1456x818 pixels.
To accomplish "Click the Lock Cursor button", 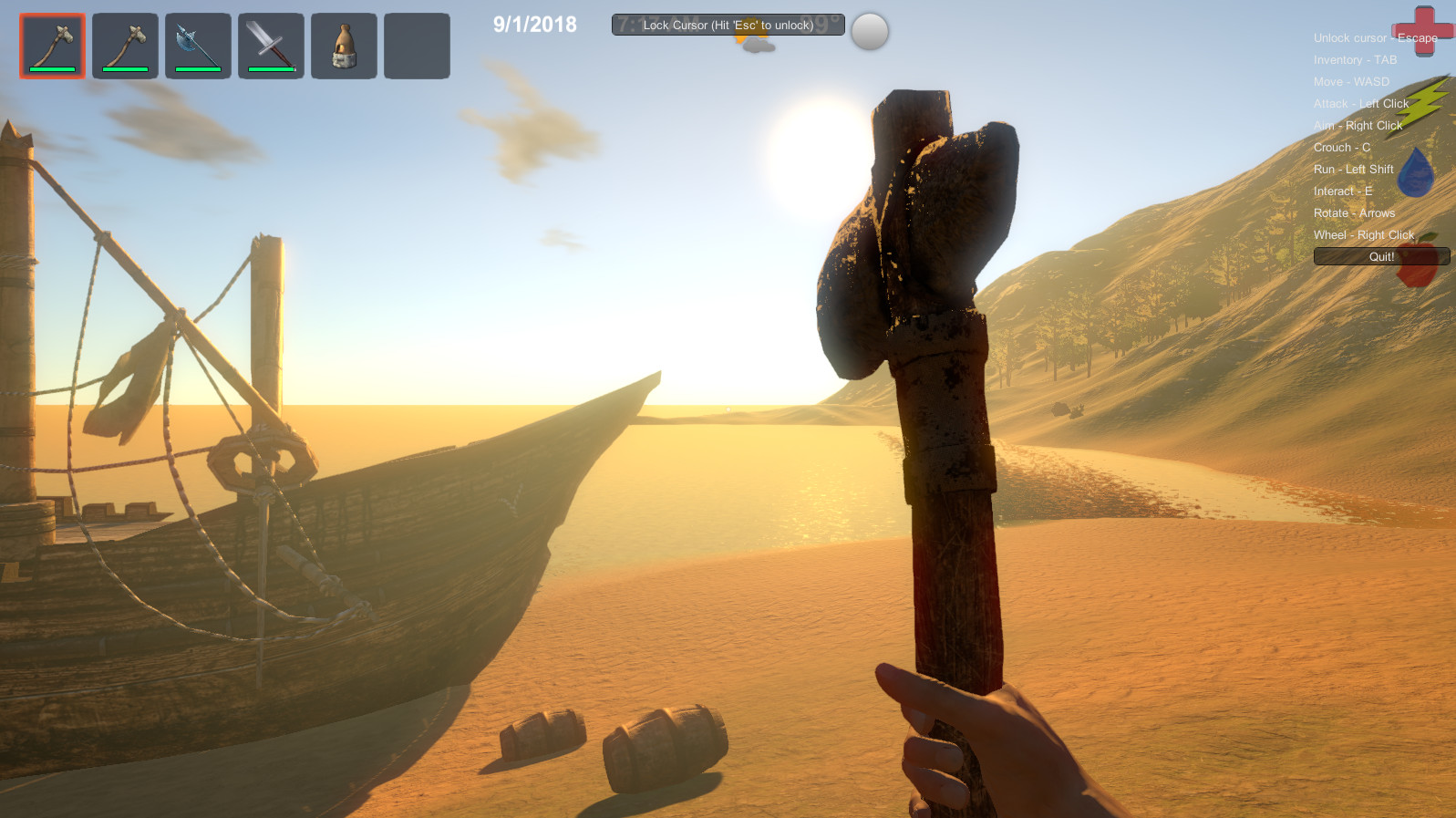I will click(x=728, y=25).
